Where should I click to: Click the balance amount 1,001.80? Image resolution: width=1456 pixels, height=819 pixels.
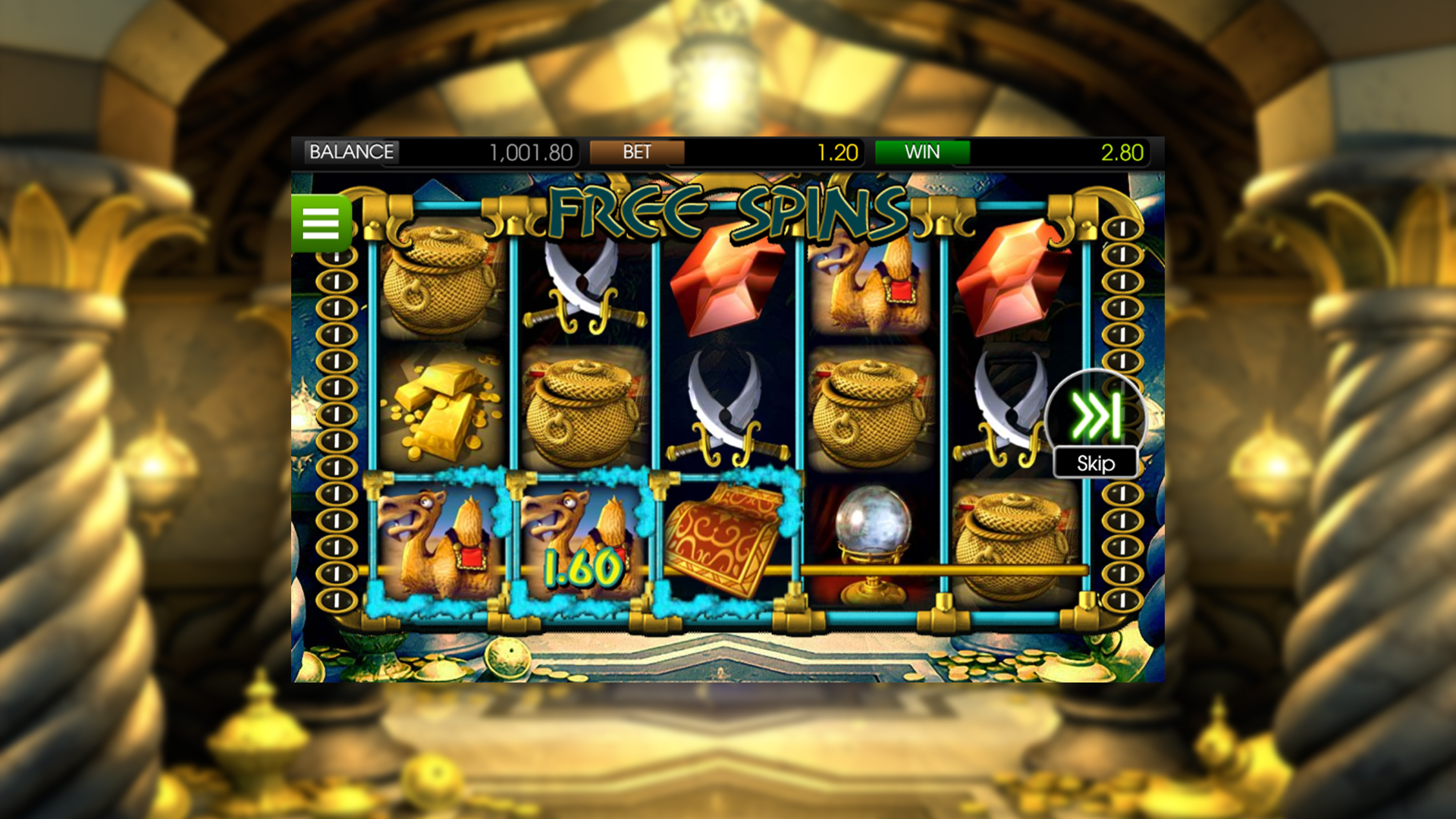coord(529,151)
